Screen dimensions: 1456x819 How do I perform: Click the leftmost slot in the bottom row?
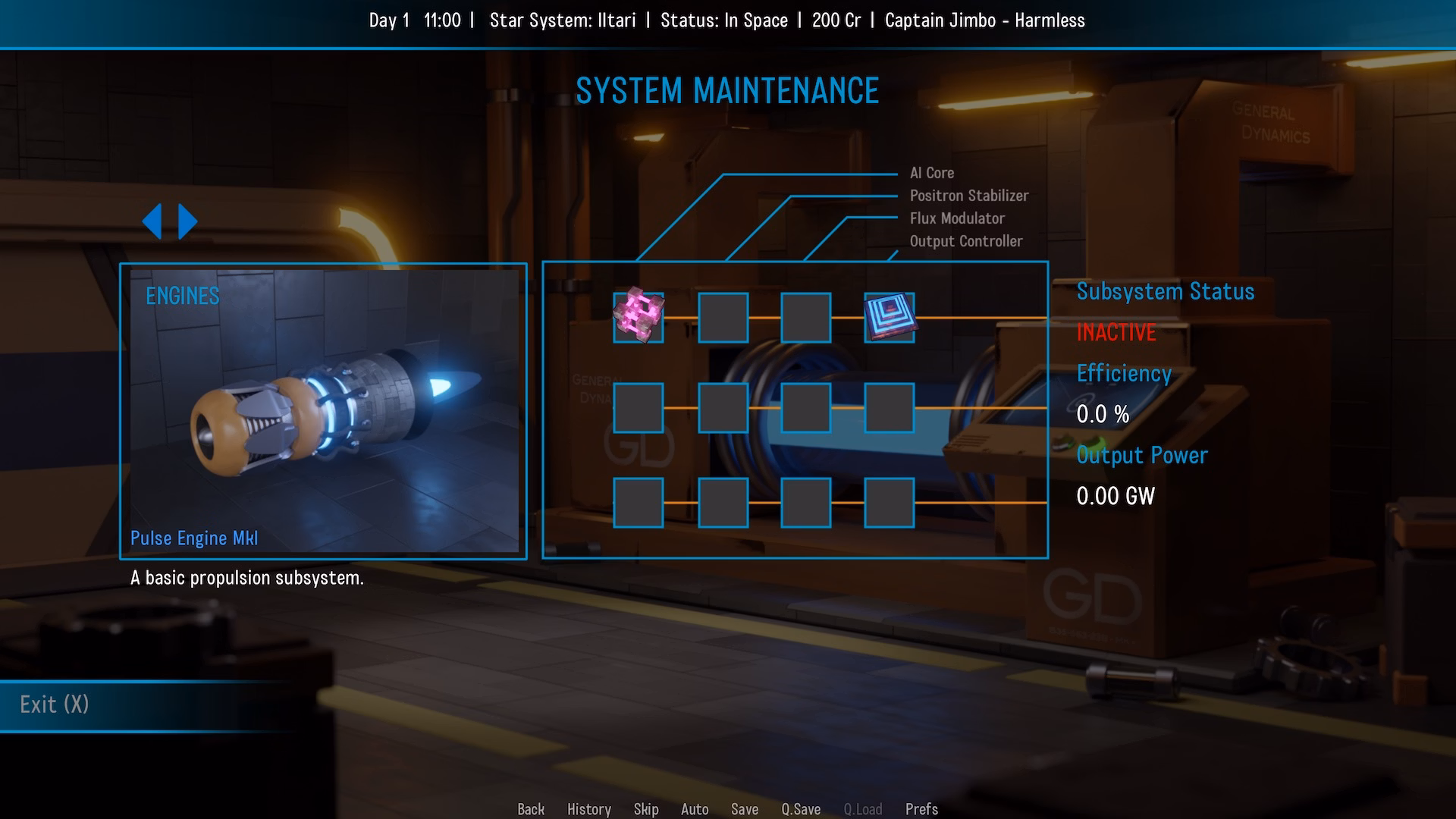pos(639,503)
